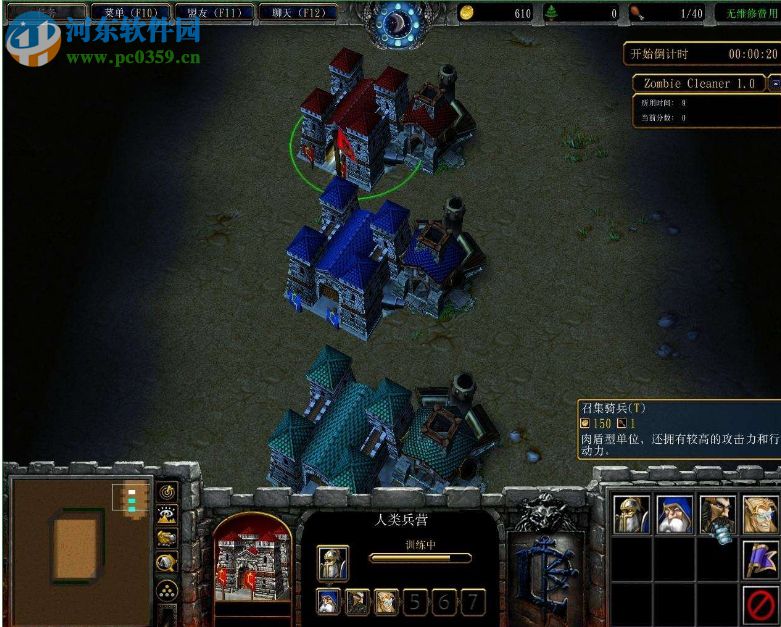The width and height of the screenshot is (781, 627).
Task: Toggle minimap terrain display button
Action: [167, 515]
